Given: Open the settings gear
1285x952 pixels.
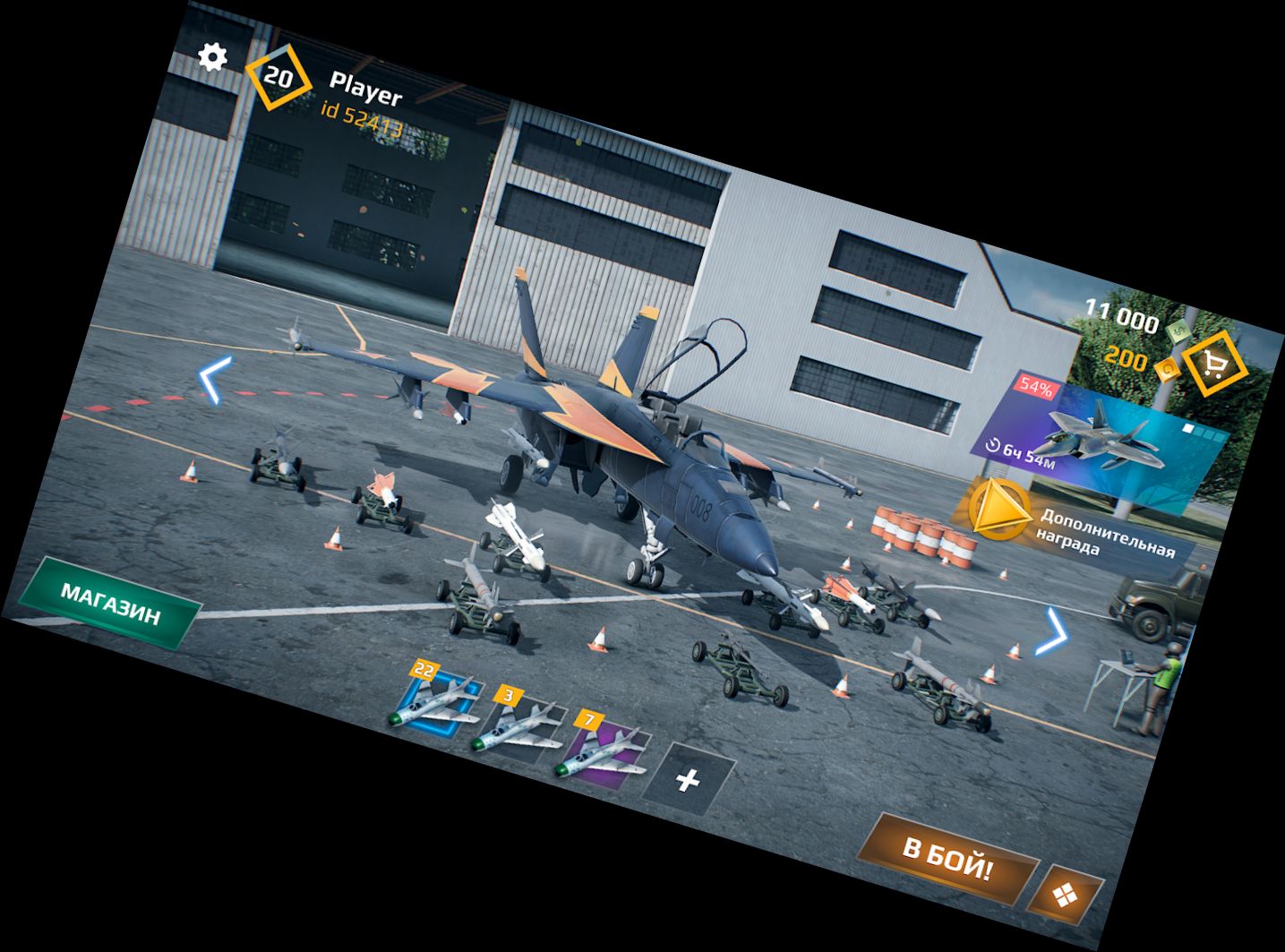Looking at the screenshot, I should click(212, 56).
